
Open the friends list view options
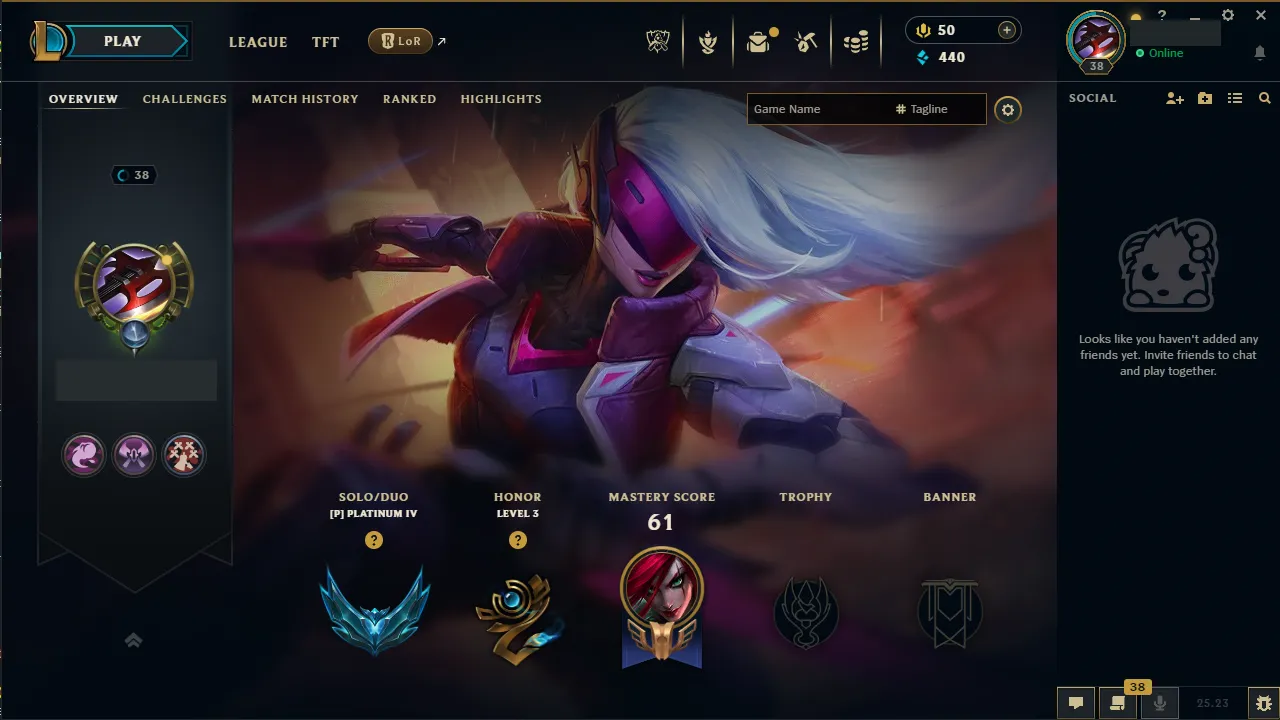pyautogui.click(x=1234, y=98)
